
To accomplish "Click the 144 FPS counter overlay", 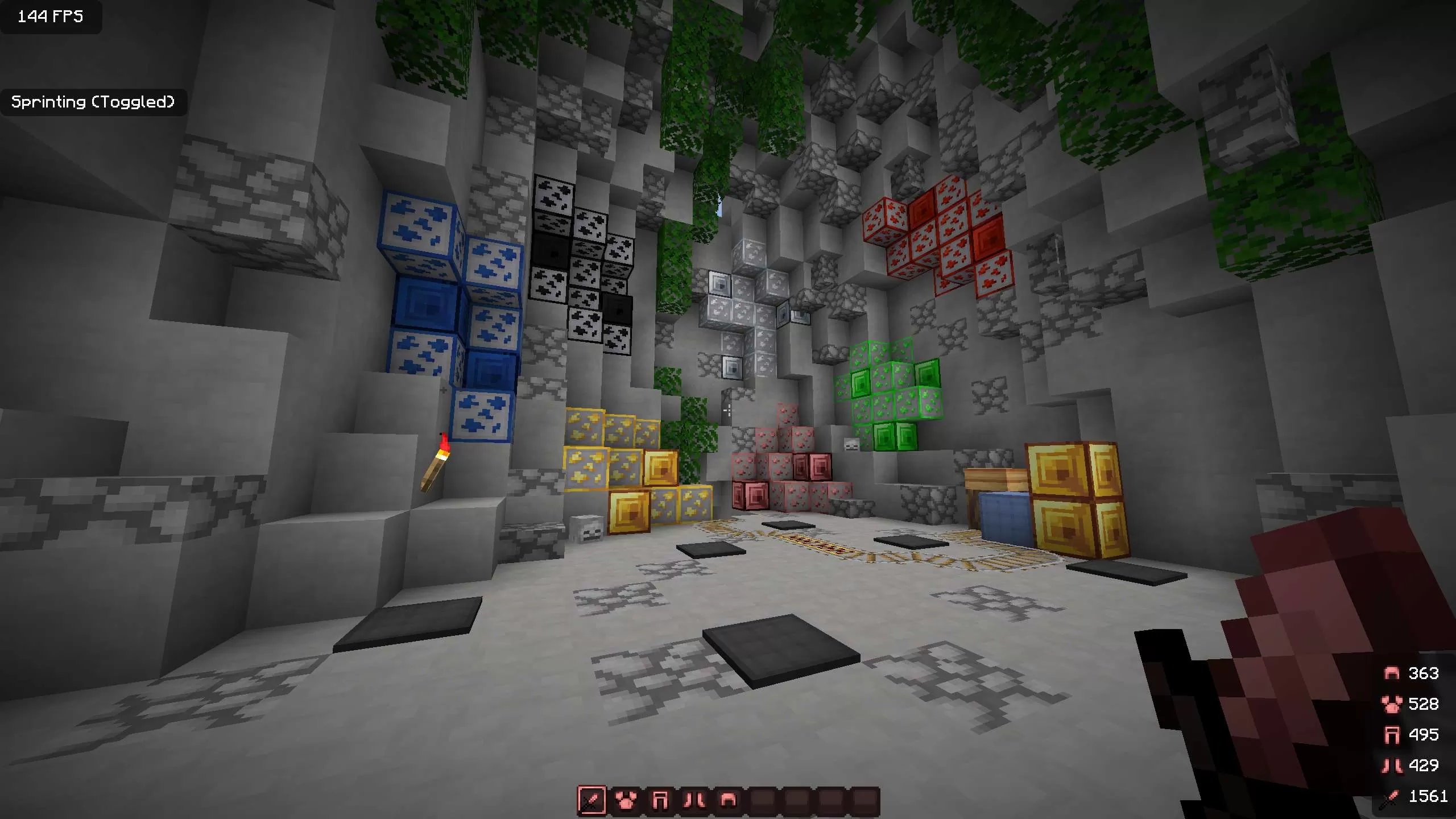I will pos(50,17).
